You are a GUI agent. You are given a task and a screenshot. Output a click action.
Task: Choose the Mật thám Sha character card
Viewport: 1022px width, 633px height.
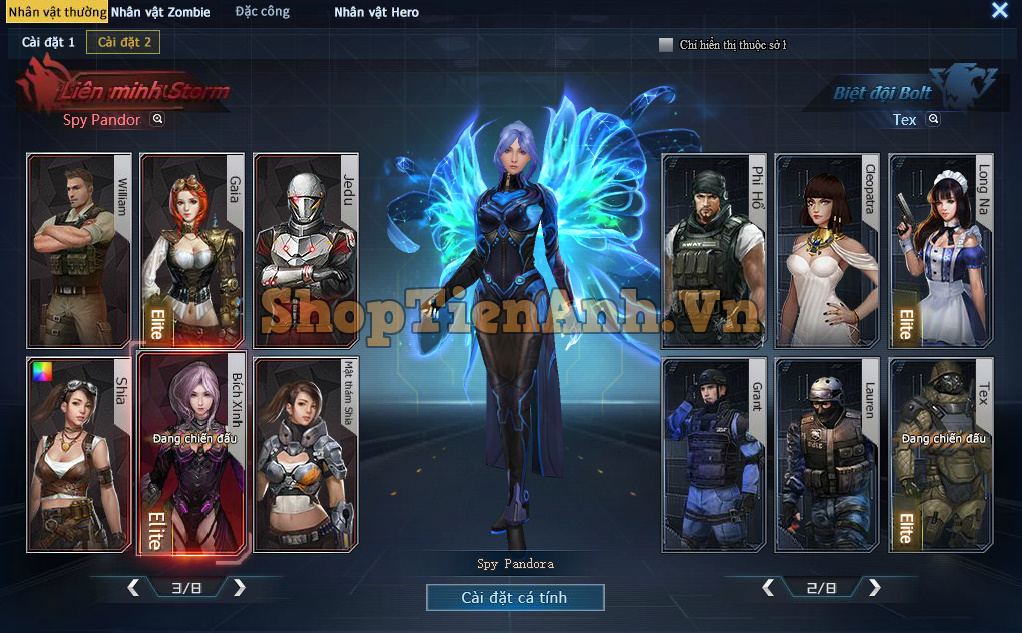(x=305, y=454)
